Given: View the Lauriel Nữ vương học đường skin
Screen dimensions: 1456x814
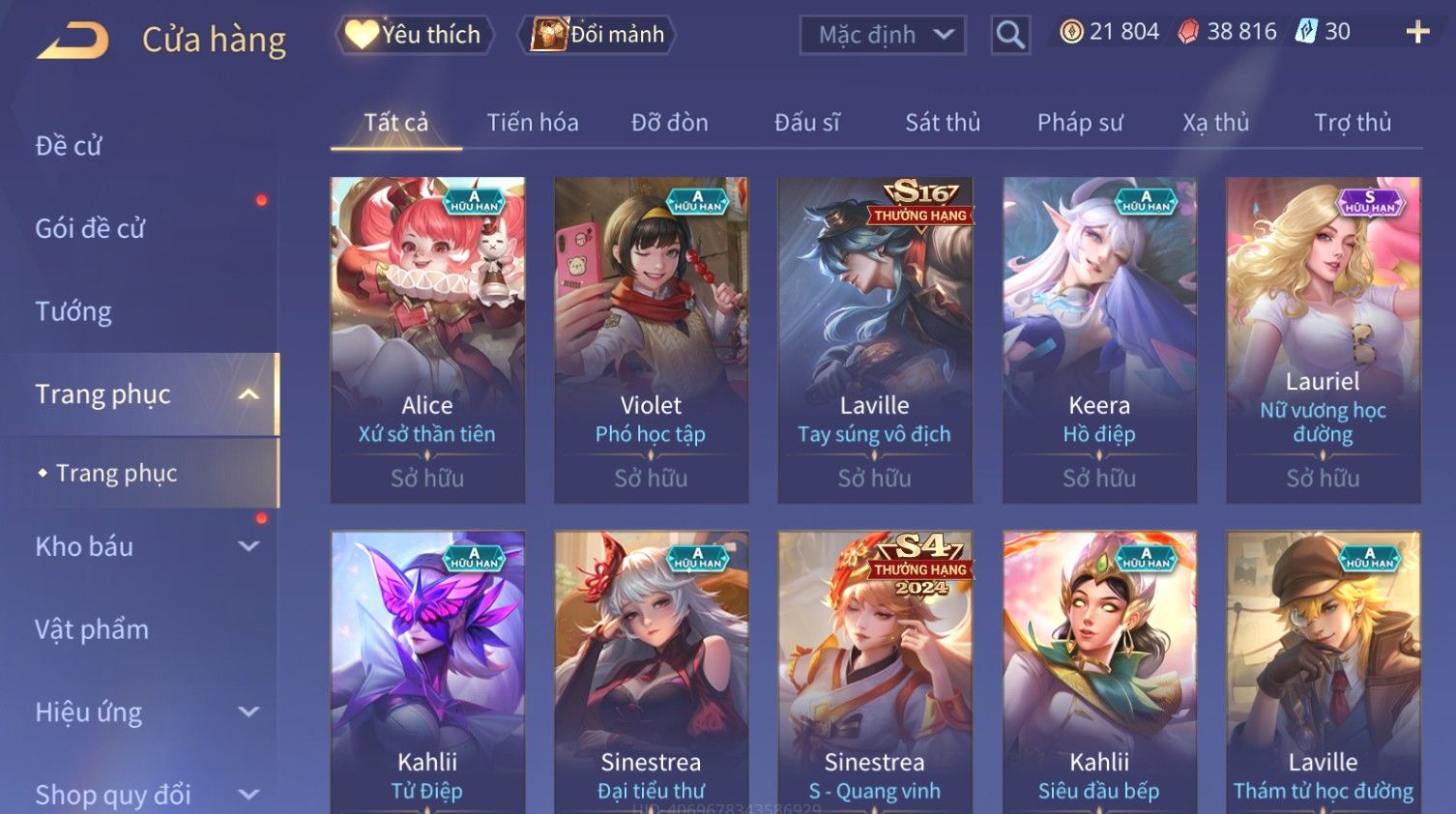Looking at the screenshot, I should click(1323, 338).
